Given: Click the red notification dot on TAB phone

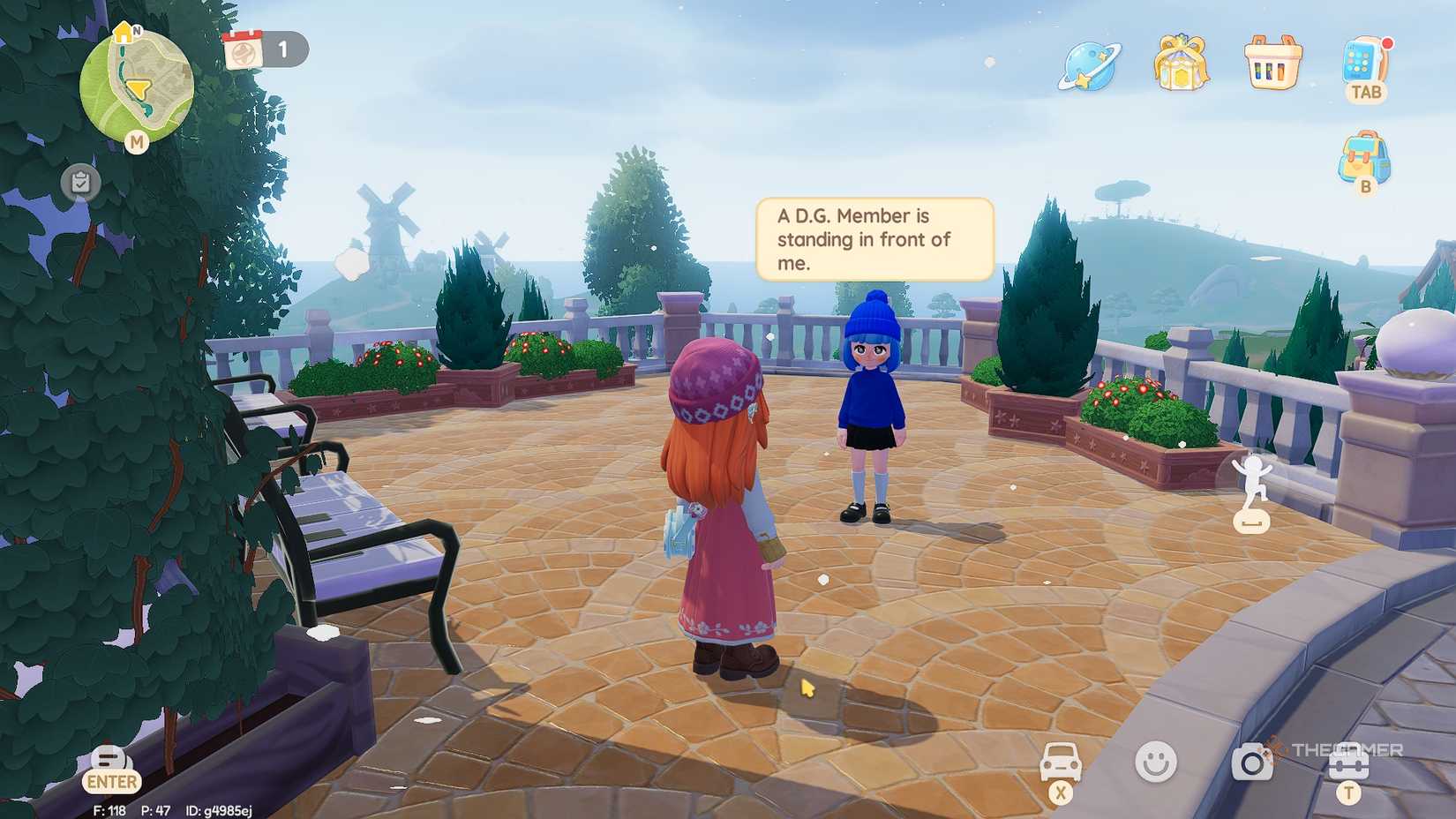Looking at the screenshot, I should click(1387, 43).
